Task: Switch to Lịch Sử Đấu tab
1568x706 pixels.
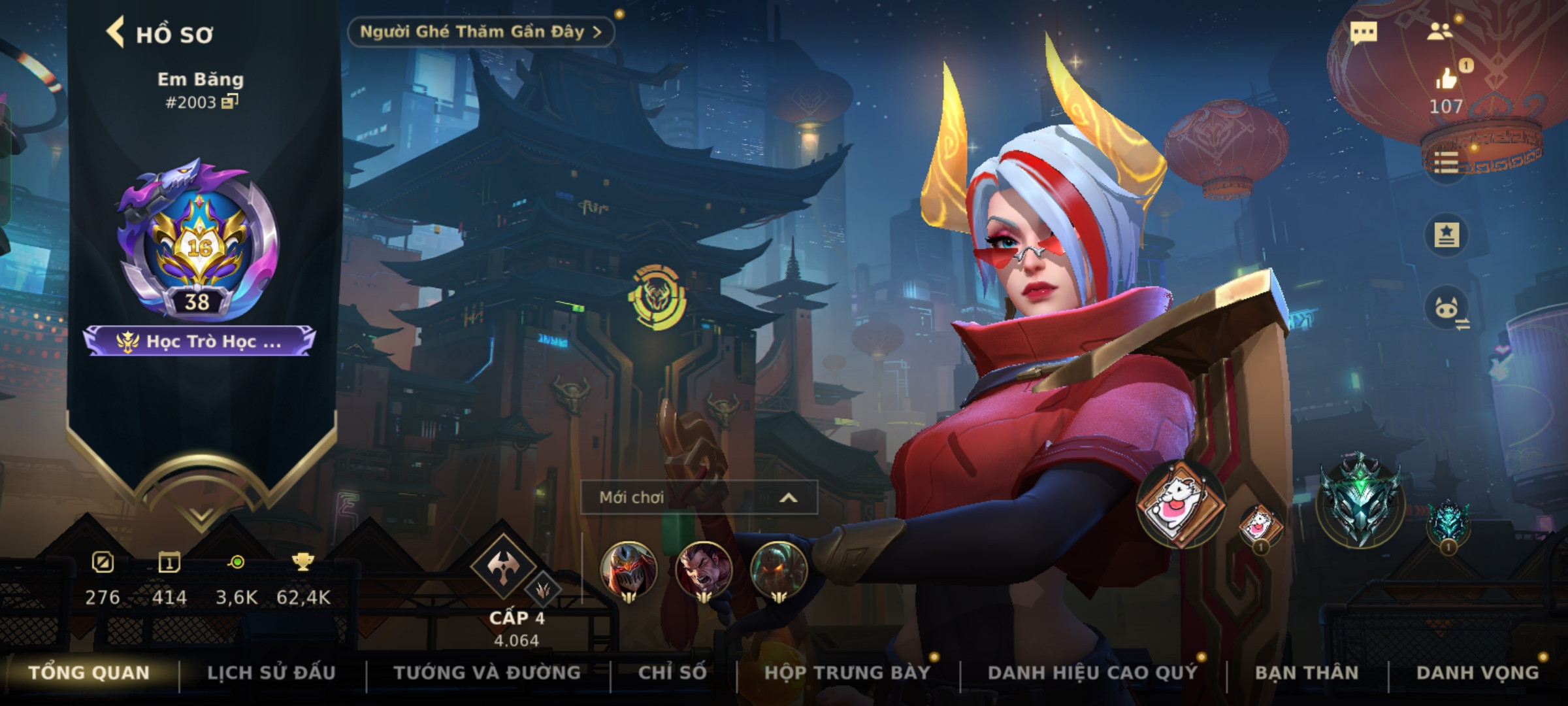Action: 271,673
